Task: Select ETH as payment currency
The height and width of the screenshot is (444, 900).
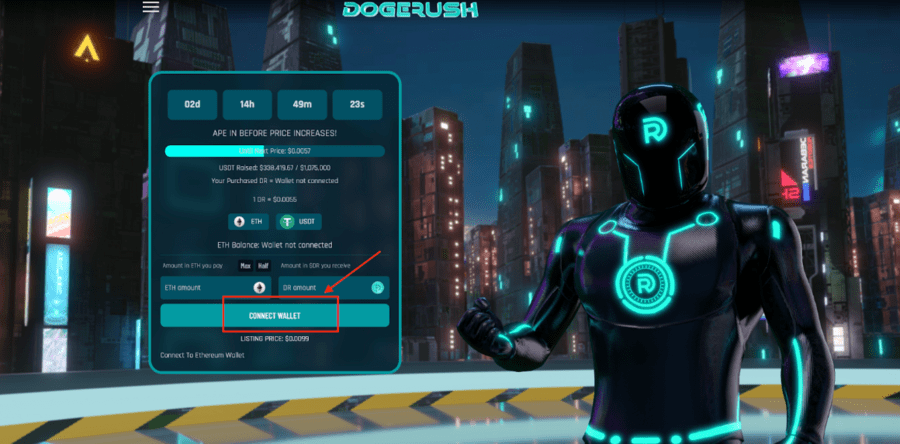Action: 249,221
